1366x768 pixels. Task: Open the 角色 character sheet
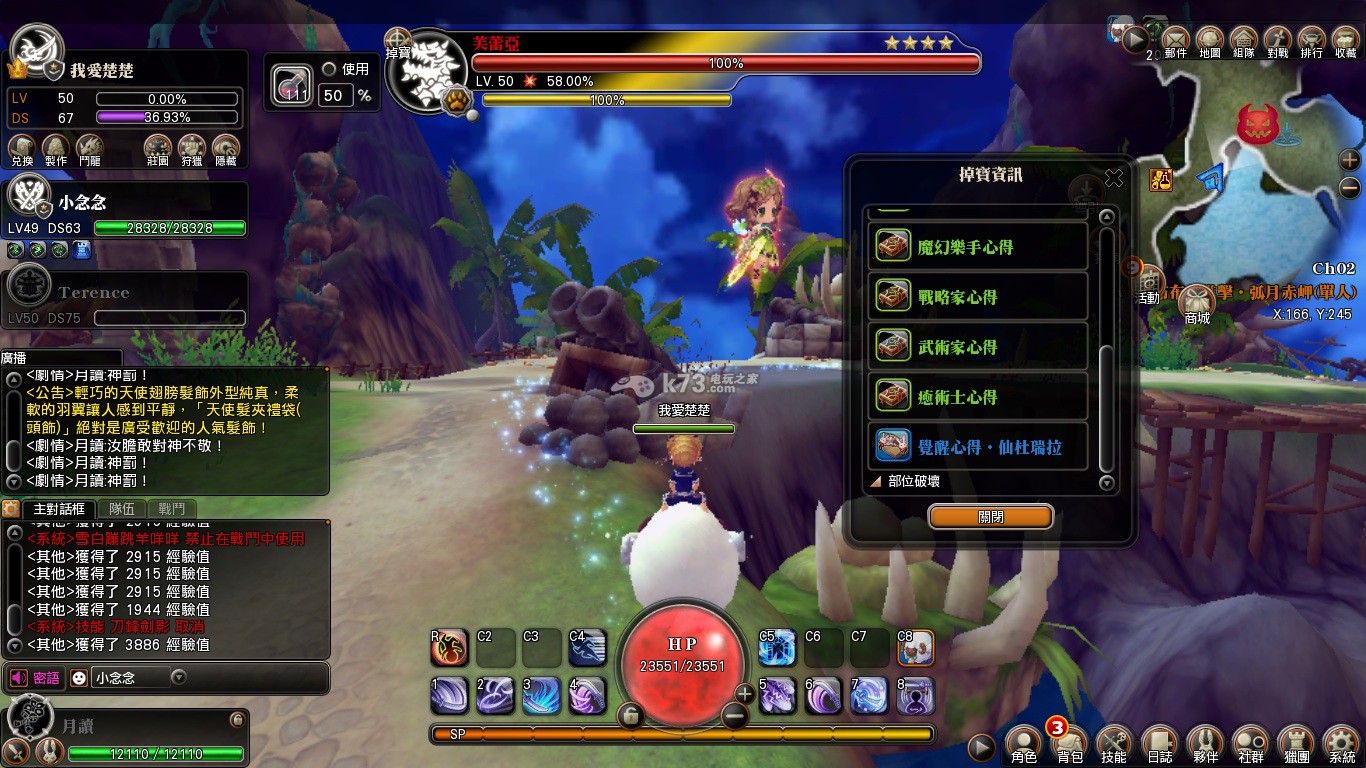(x=1024, y=743)
